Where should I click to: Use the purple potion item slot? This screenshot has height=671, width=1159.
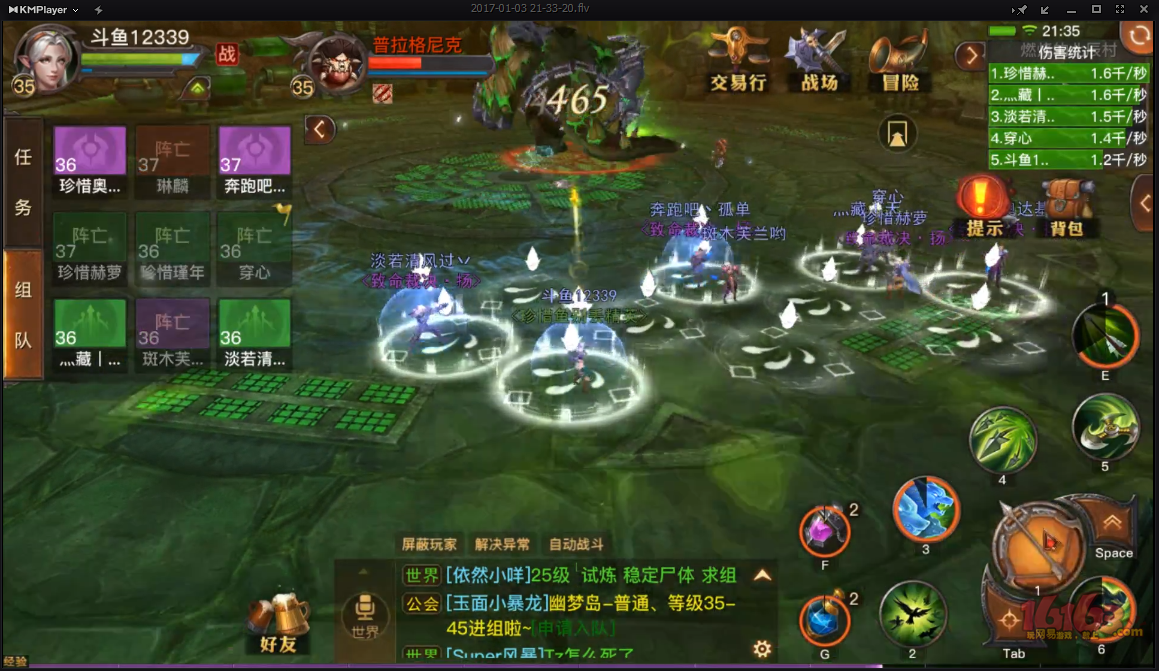coord(825,530)
